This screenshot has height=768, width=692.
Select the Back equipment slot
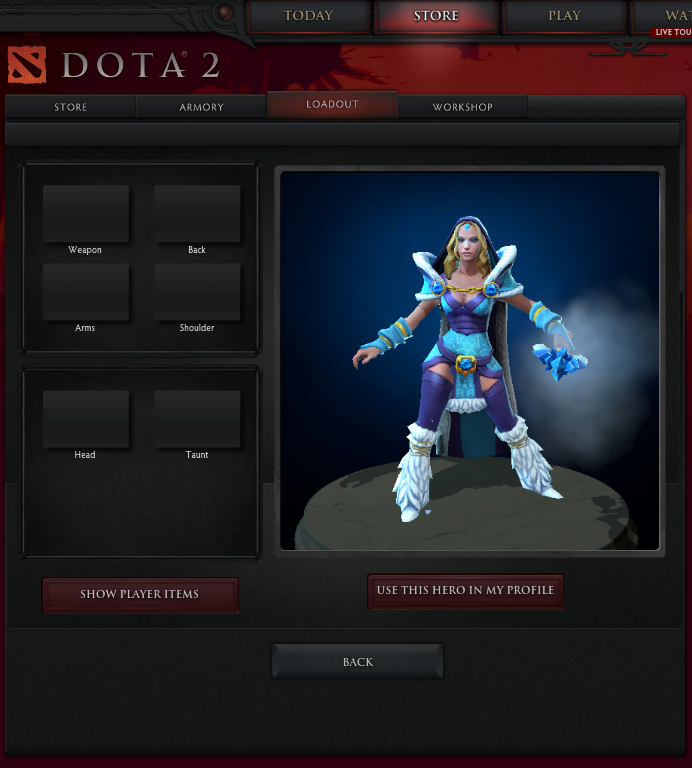(x=197, y=213)
